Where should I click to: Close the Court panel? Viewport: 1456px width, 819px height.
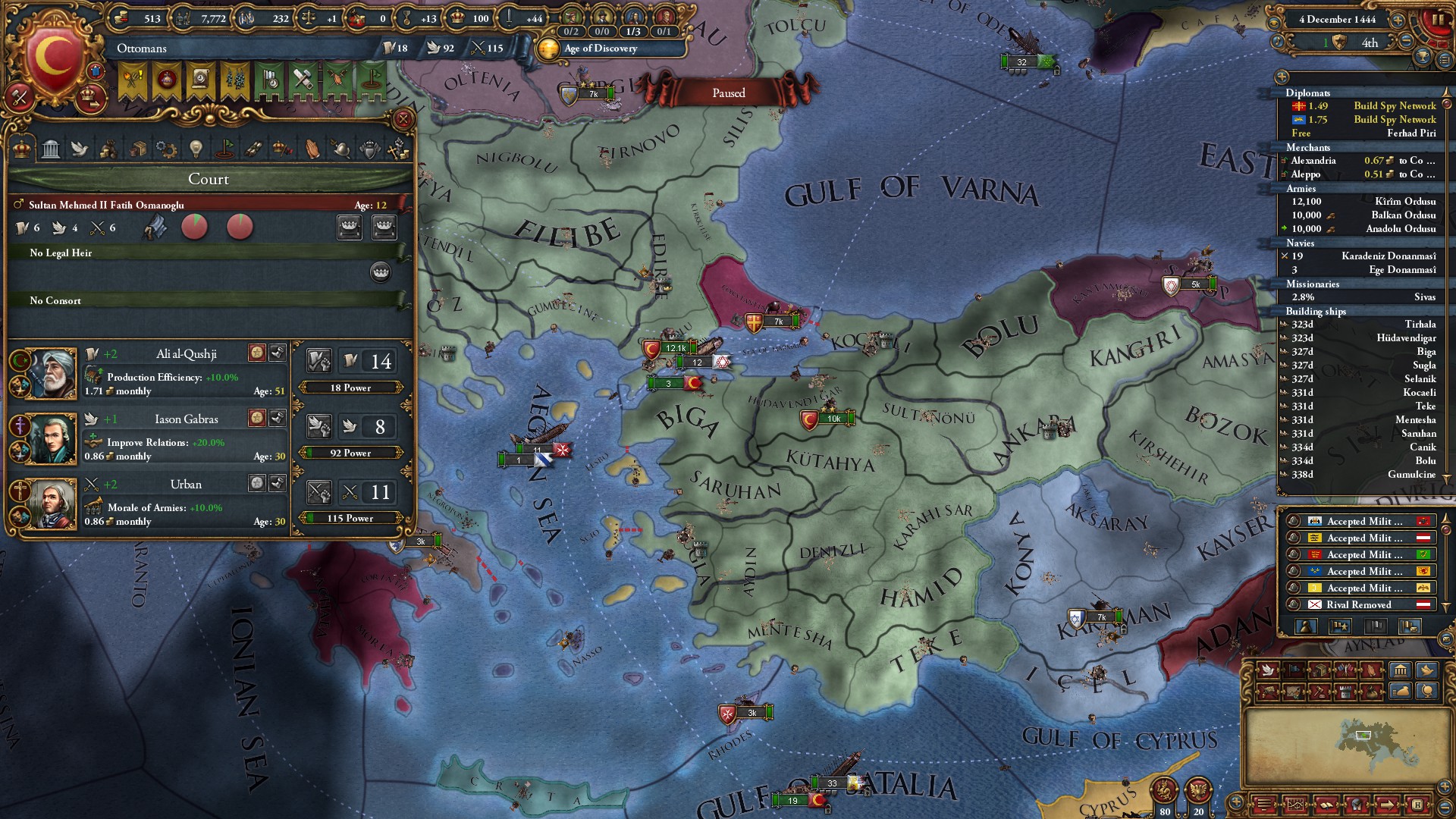[403, 119]
